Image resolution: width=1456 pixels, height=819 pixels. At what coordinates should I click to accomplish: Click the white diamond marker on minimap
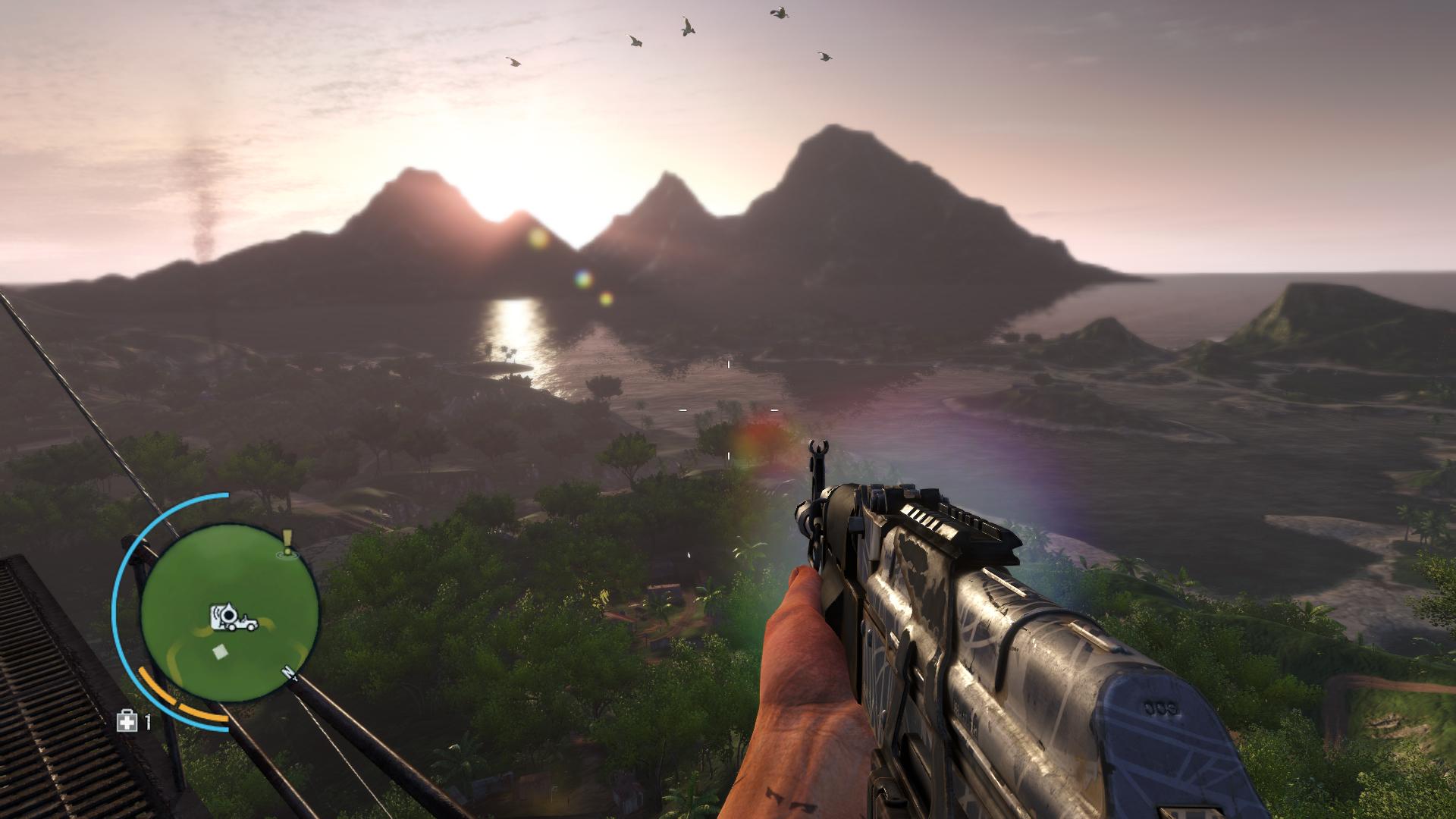point(220,651)
